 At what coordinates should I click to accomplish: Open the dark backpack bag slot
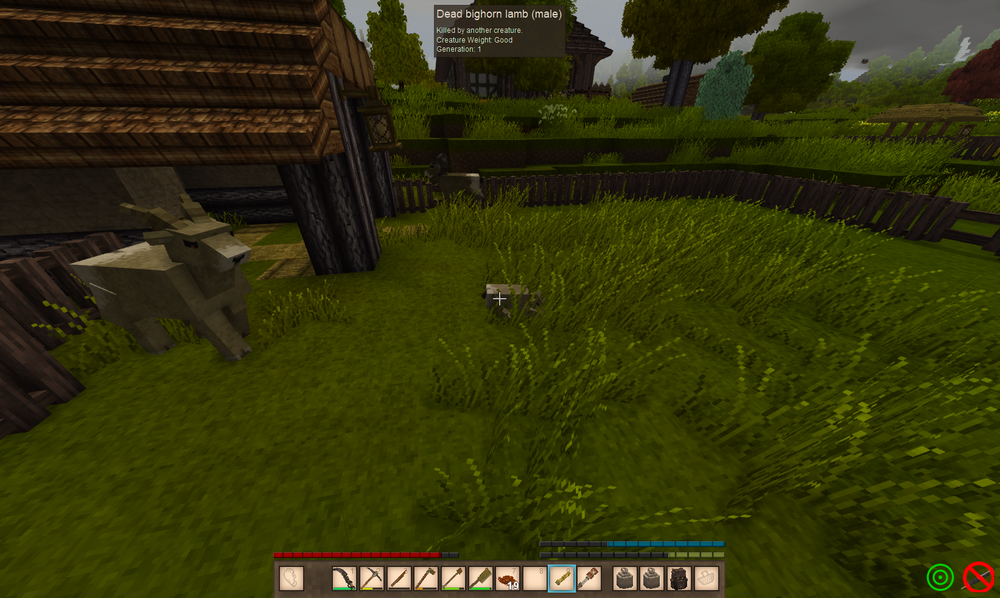(679, 578)
